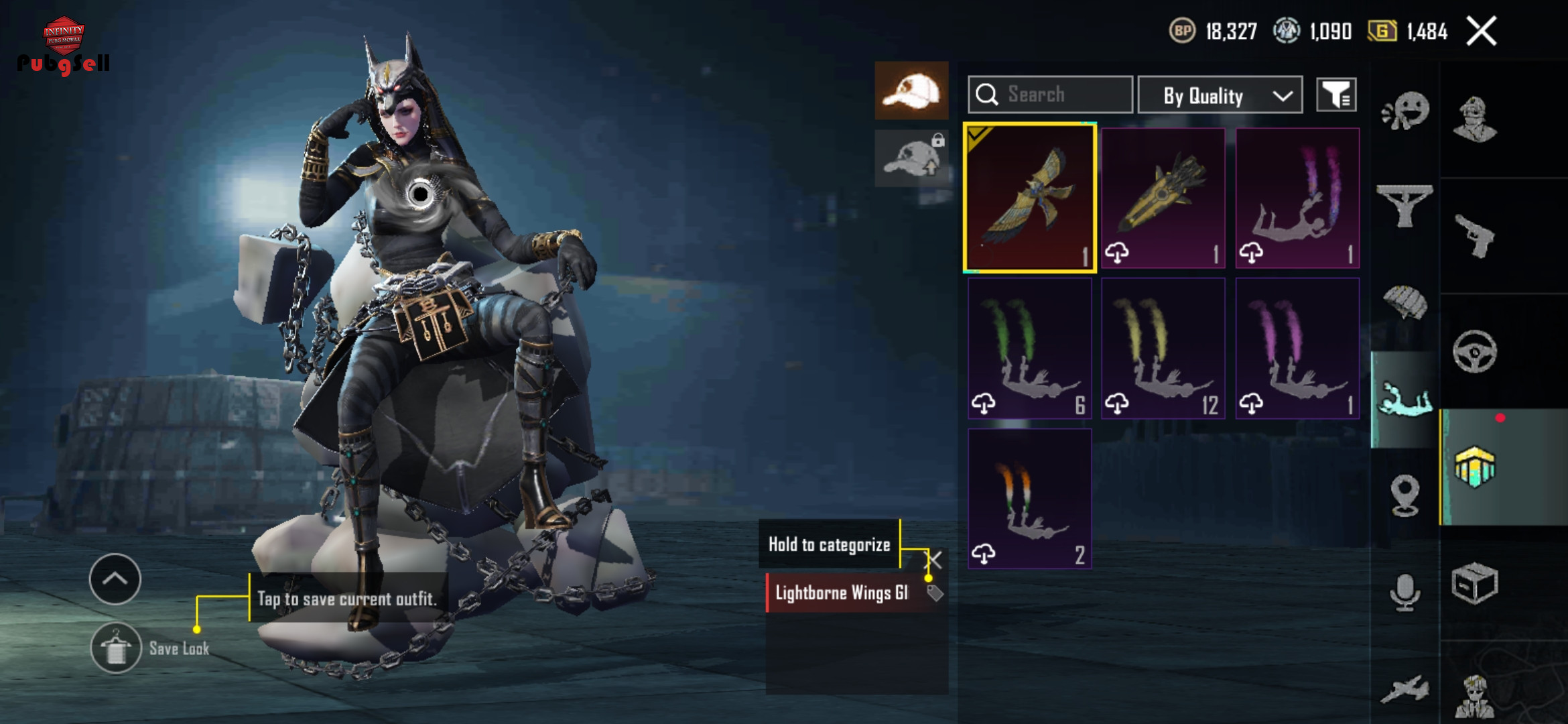1568x724 pixels.
Task: Open the By Quality sort dropdown
Action: click(x=1220, y=95)
